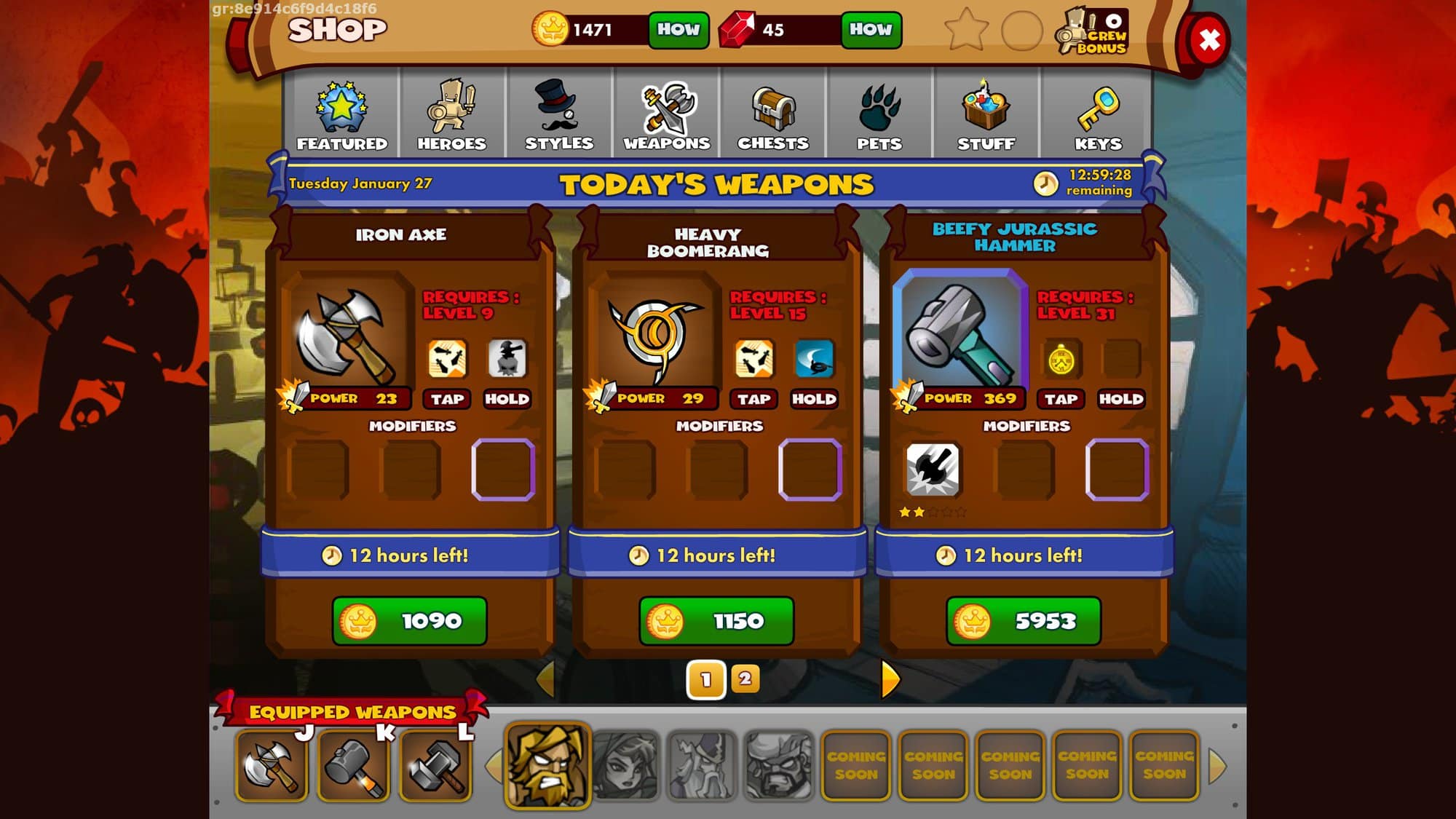Switch to the Keys tab

click(x=1098, y=114)
